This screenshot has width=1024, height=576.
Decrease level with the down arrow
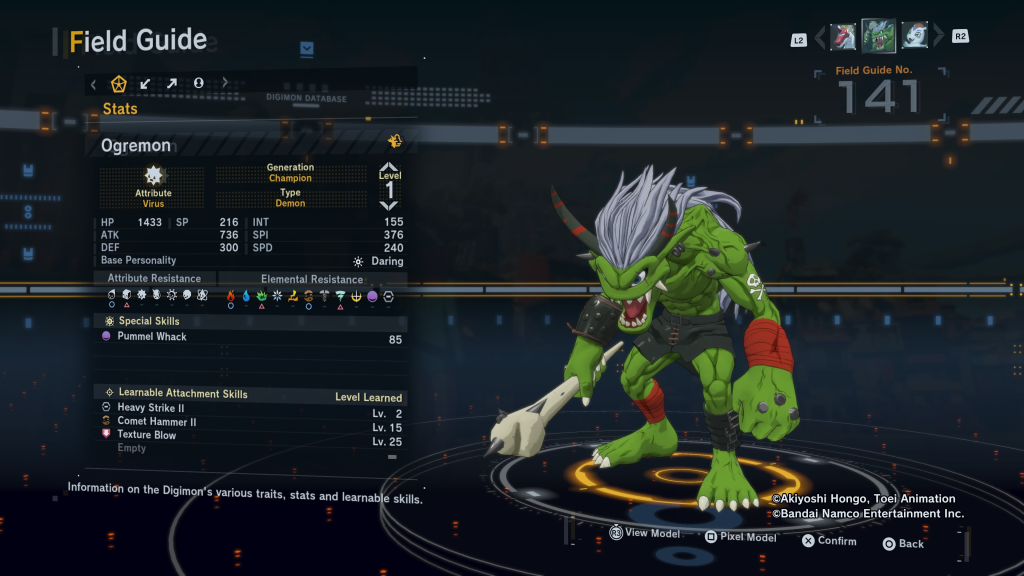[389, 205]
